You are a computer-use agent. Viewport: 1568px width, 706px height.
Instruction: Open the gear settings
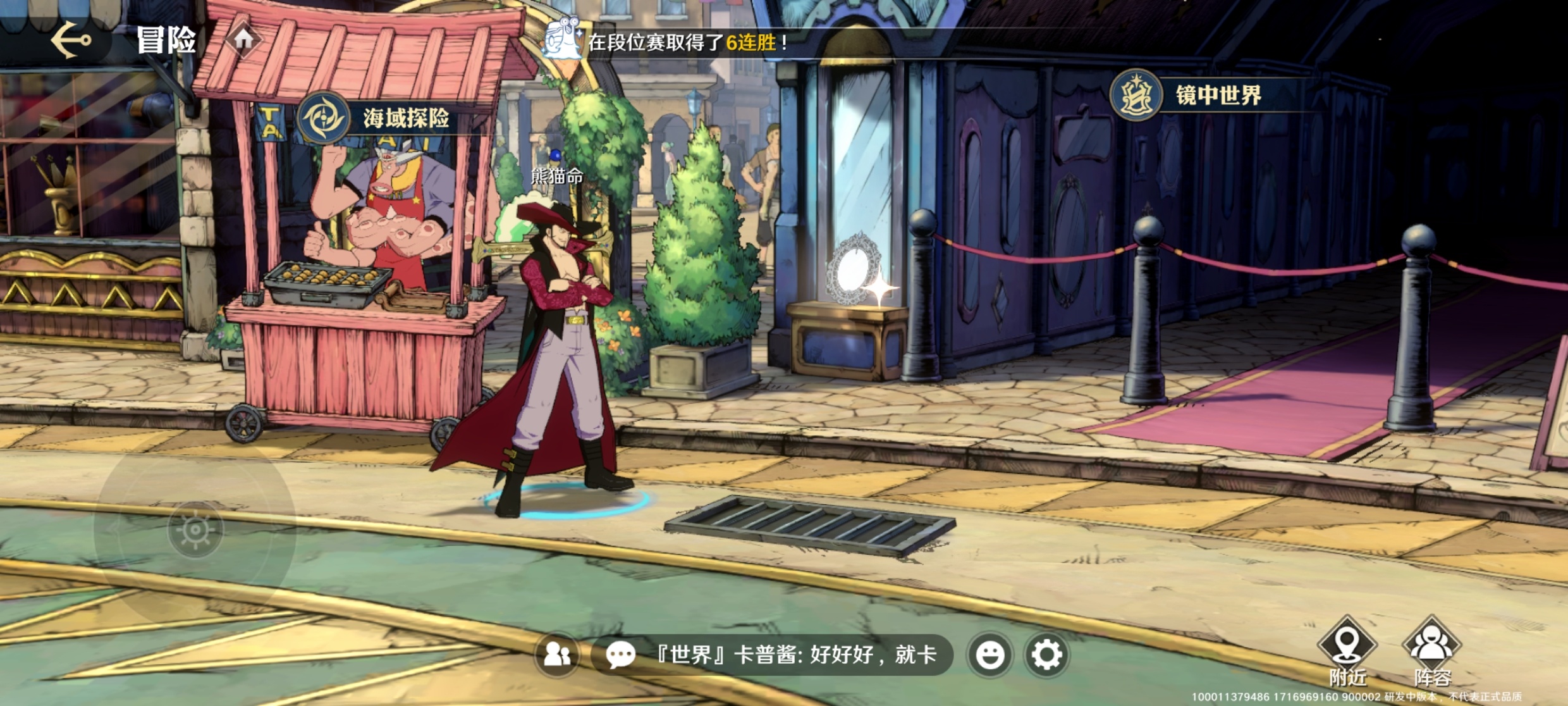coord(1047,655)
